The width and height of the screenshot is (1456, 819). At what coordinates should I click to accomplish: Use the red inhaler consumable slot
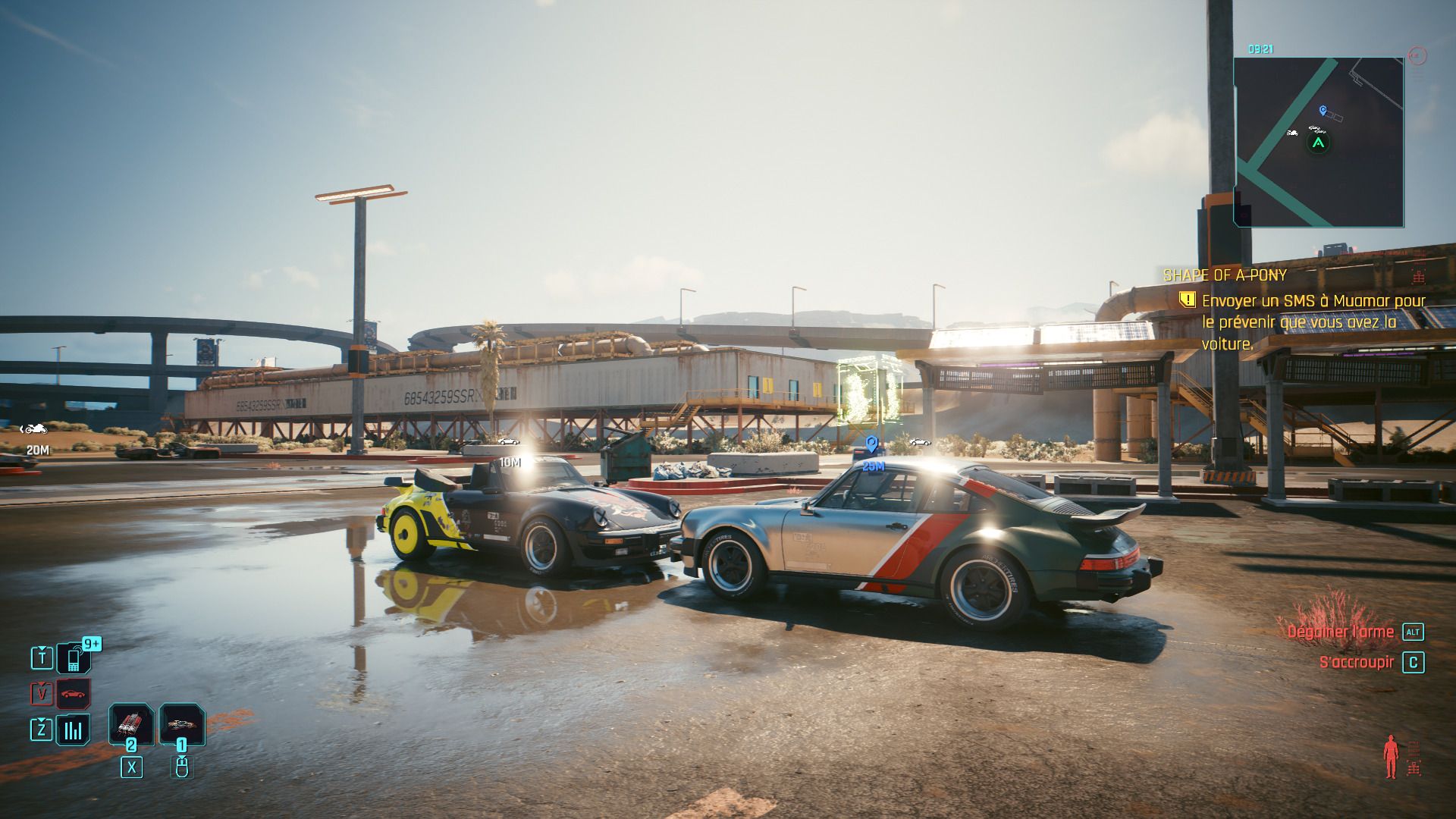[x=131, y=724]
